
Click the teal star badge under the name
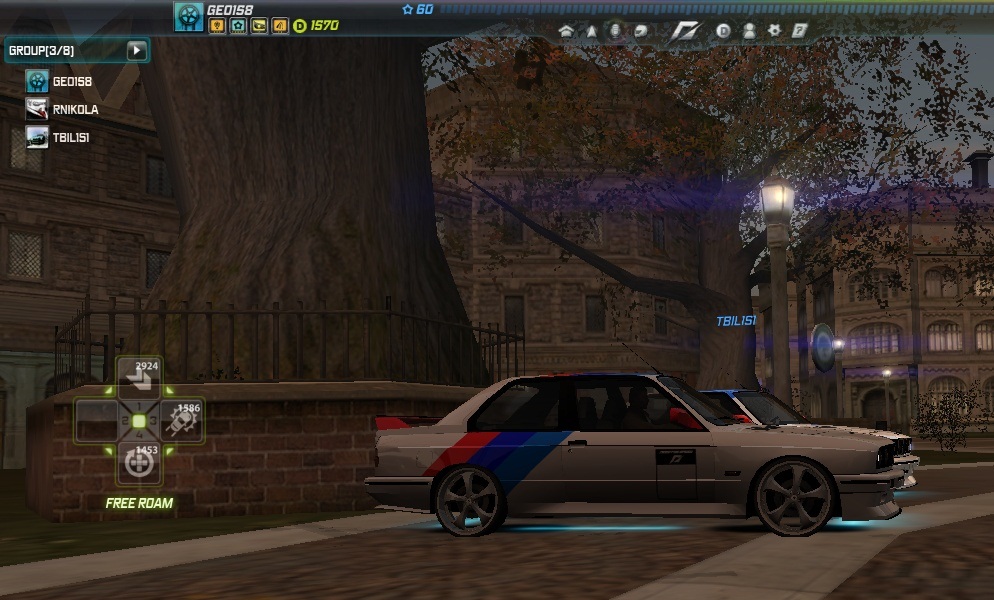237,26
